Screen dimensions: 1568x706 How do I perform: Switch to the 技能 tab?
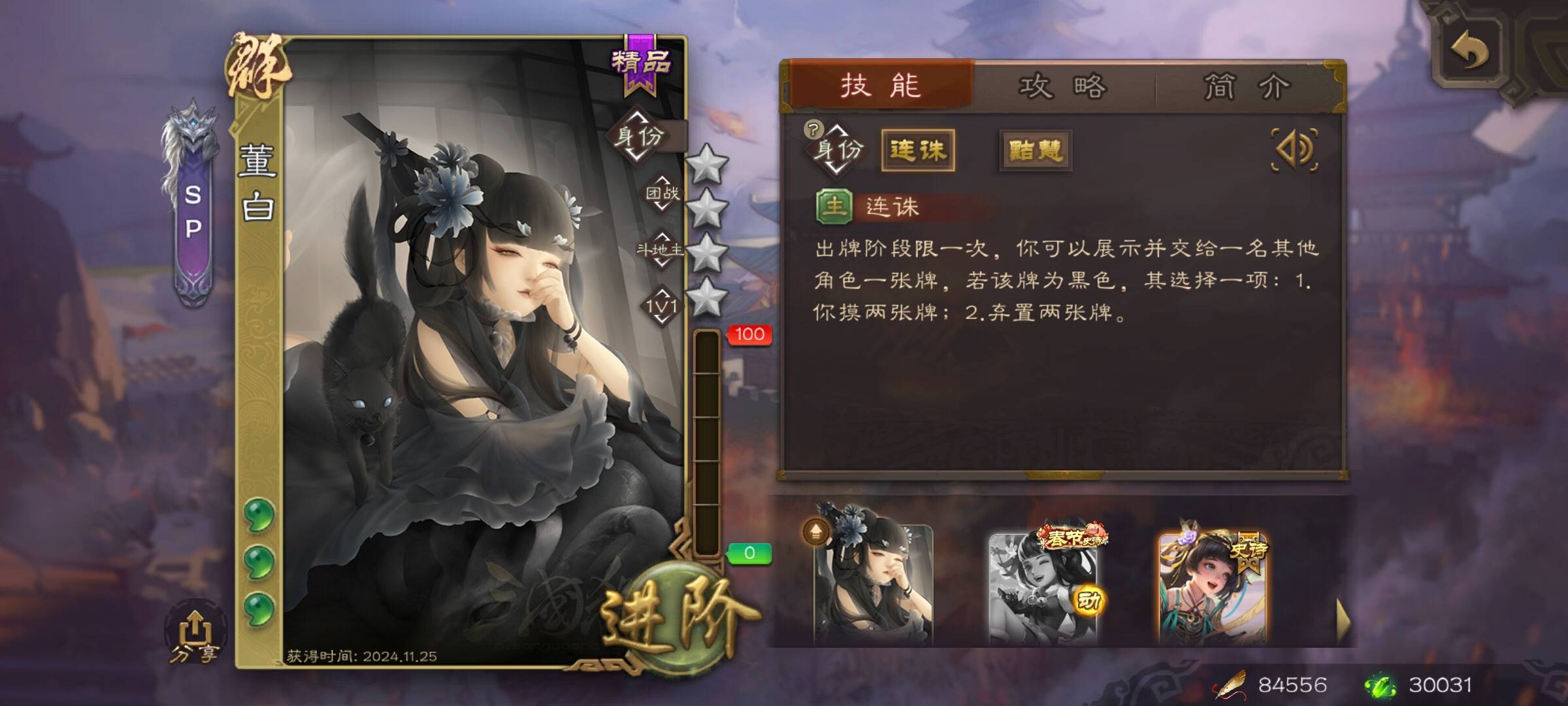click(881, 86)
